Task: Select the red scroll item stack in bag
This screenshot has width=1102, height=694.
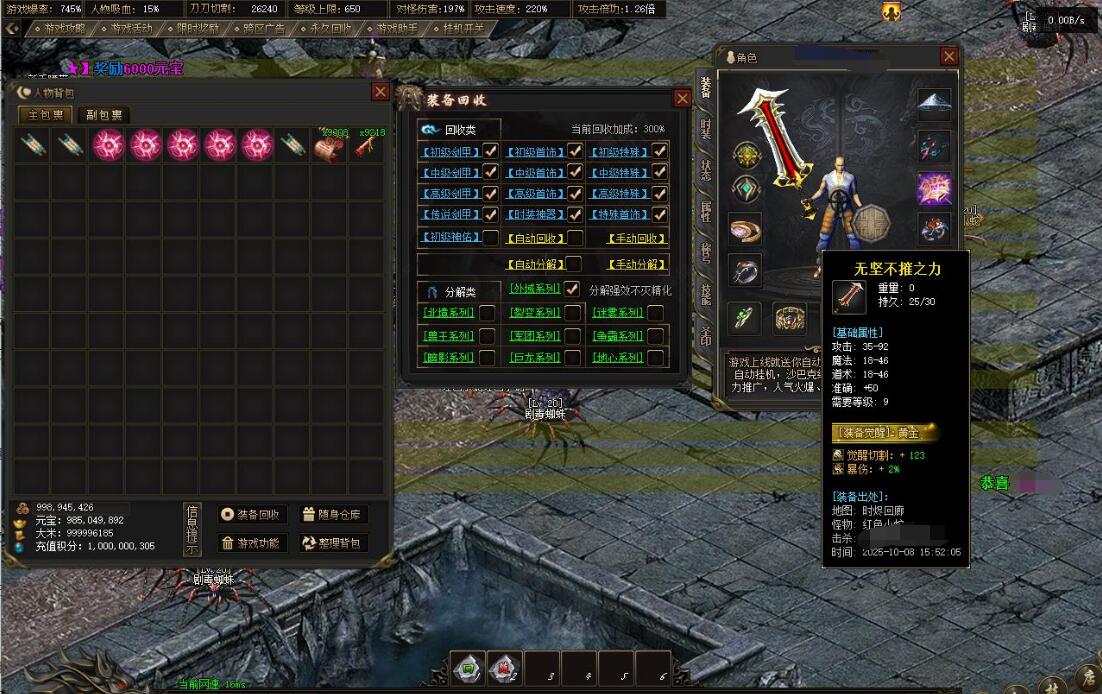Action: [x=328, y=146]
